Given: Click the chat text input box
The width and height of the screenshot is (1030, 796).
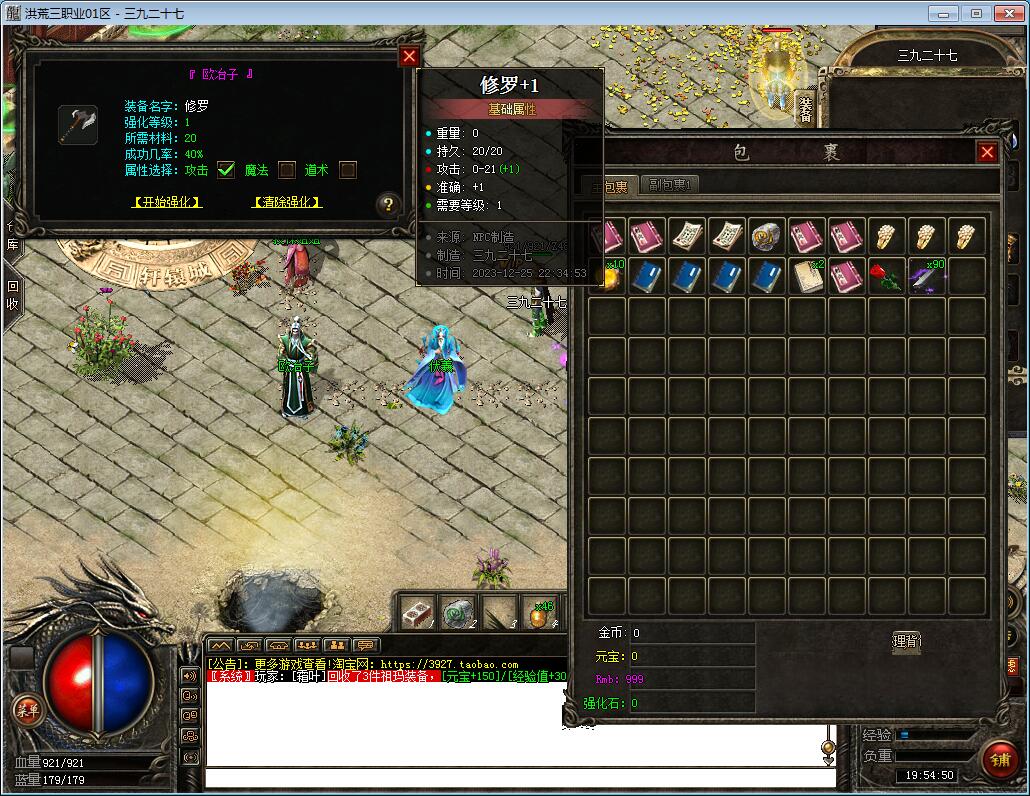Looking at the screenshot, I should (x=520, y=777).
